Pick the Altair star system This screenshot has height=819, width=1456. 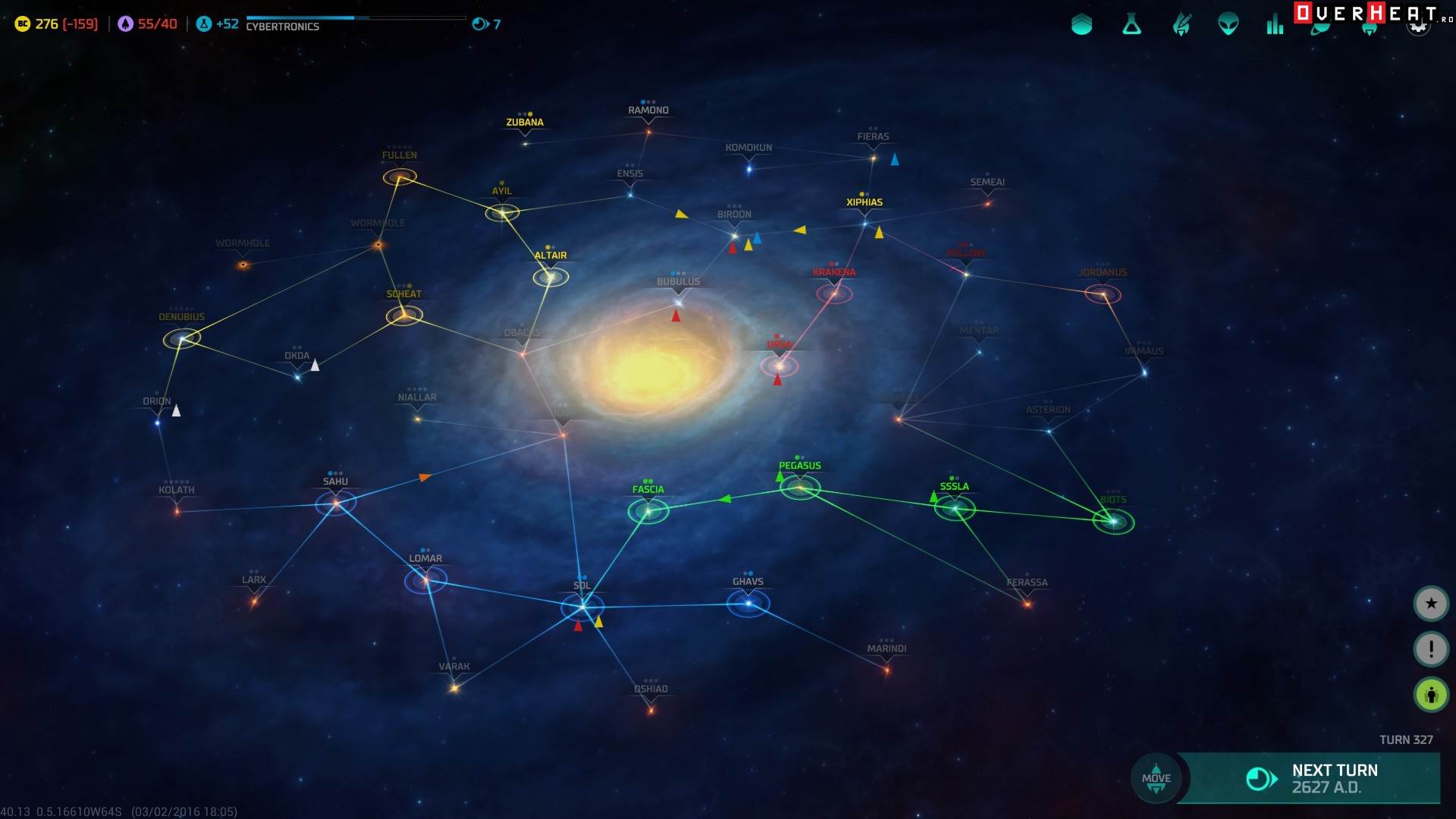point(551,278)
